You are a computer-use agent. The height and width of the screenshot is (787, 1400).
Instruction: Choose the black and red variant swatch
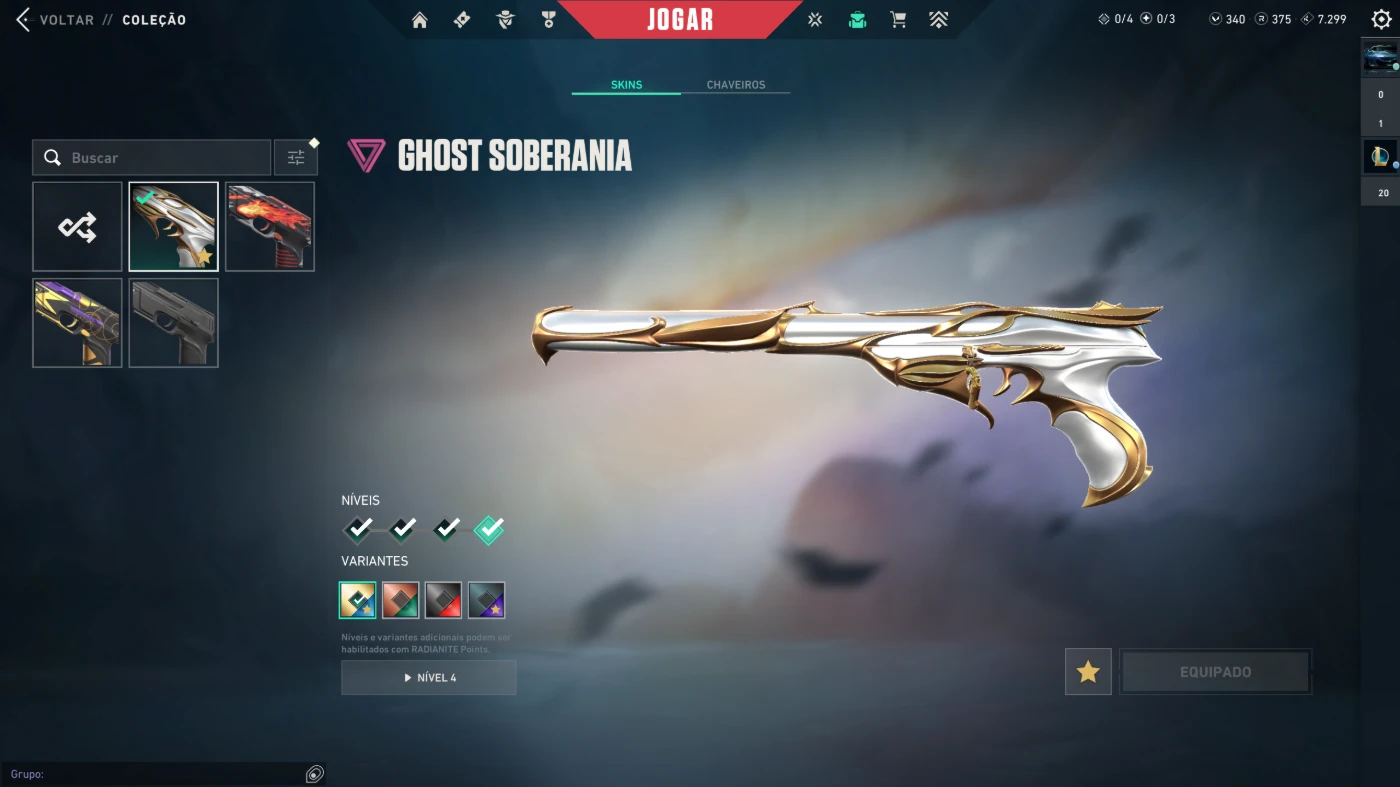pos(443,600)
